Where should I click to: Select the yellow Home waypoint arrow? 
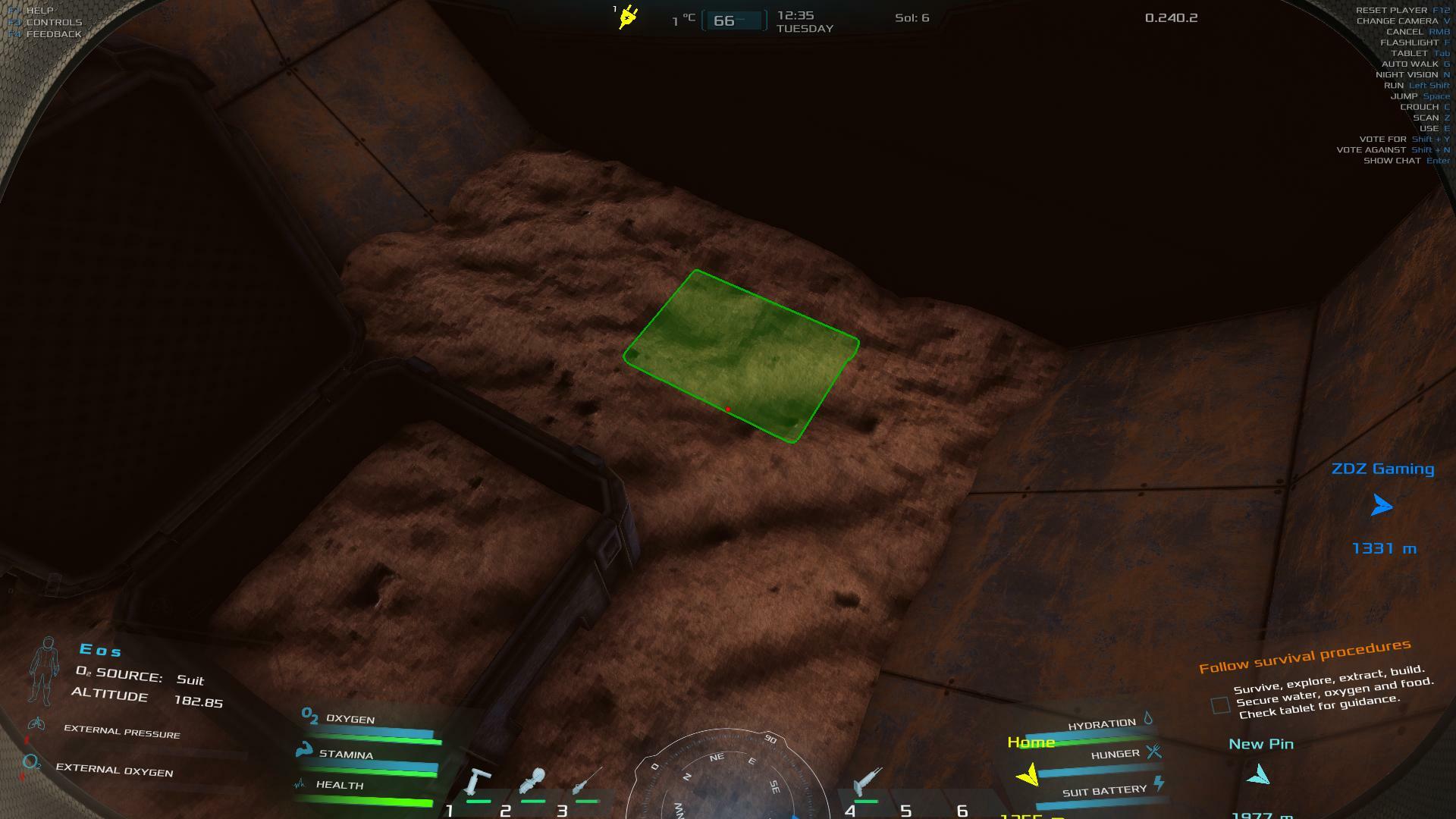[x=1028, y=775]
